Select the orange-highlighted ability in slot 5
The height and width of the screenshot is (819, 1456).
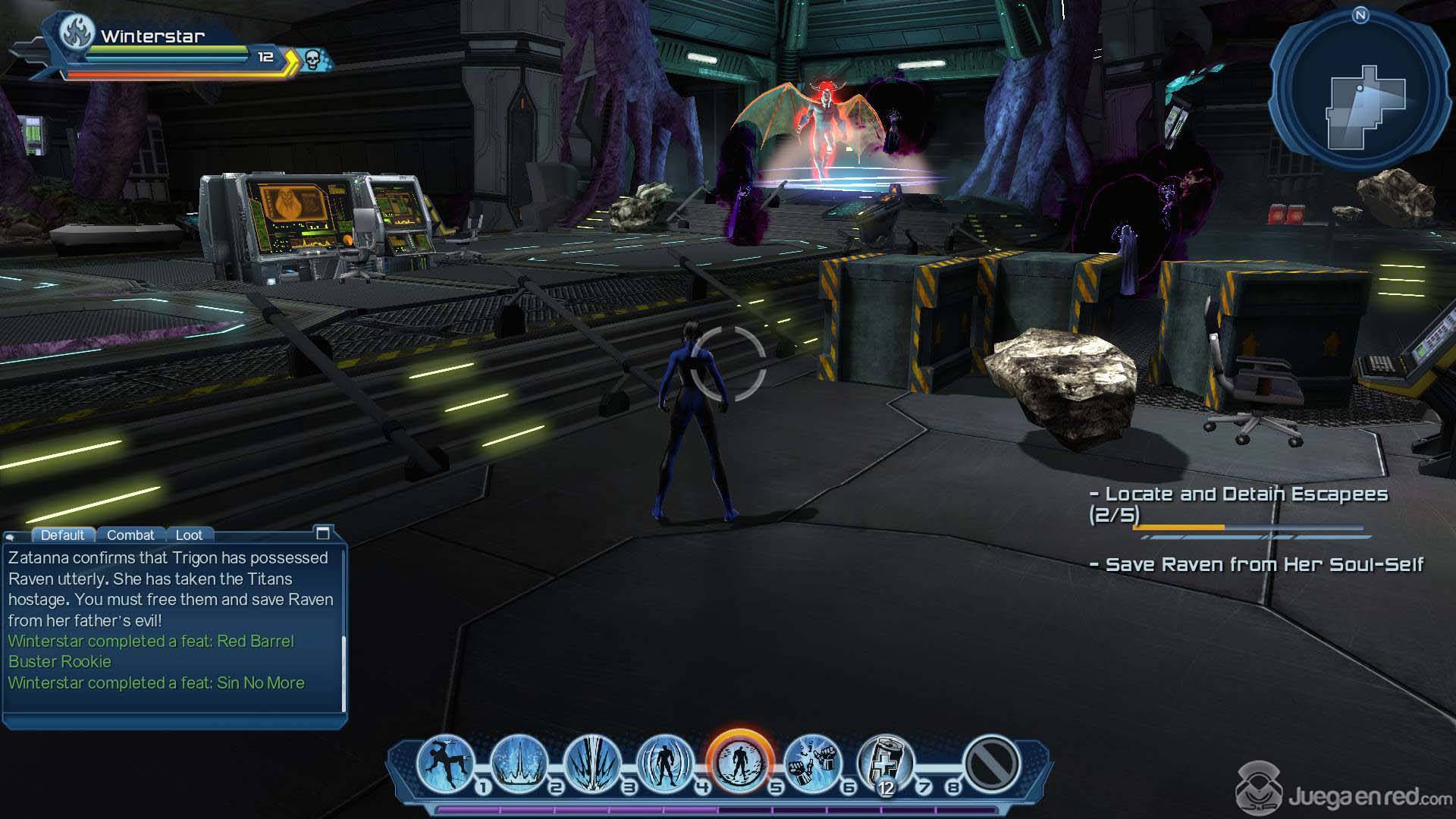(739, 761)
